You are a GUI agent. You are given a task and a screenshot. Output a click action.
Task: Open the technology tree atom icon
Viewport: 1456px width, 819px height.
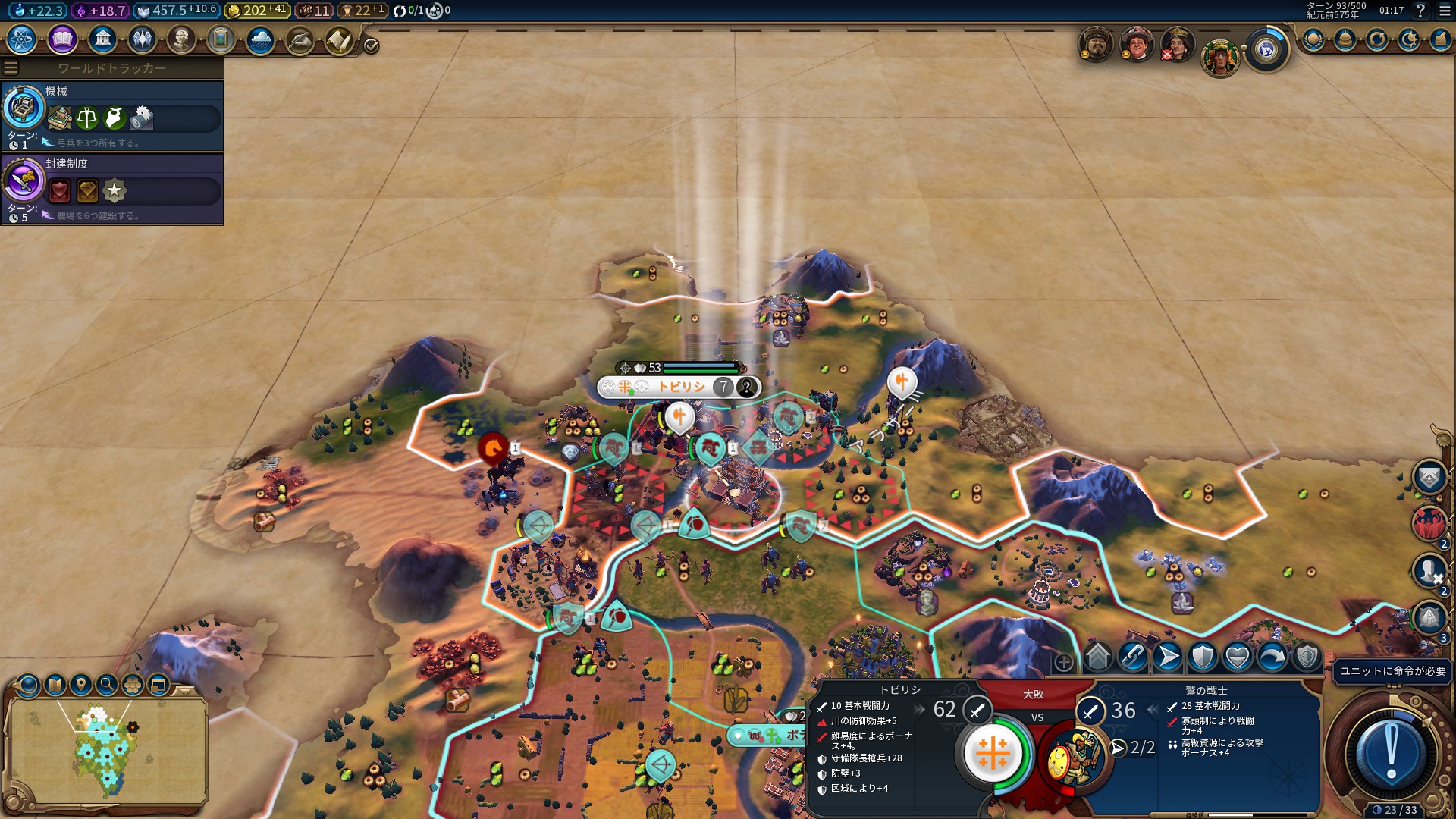coord(21,39)
